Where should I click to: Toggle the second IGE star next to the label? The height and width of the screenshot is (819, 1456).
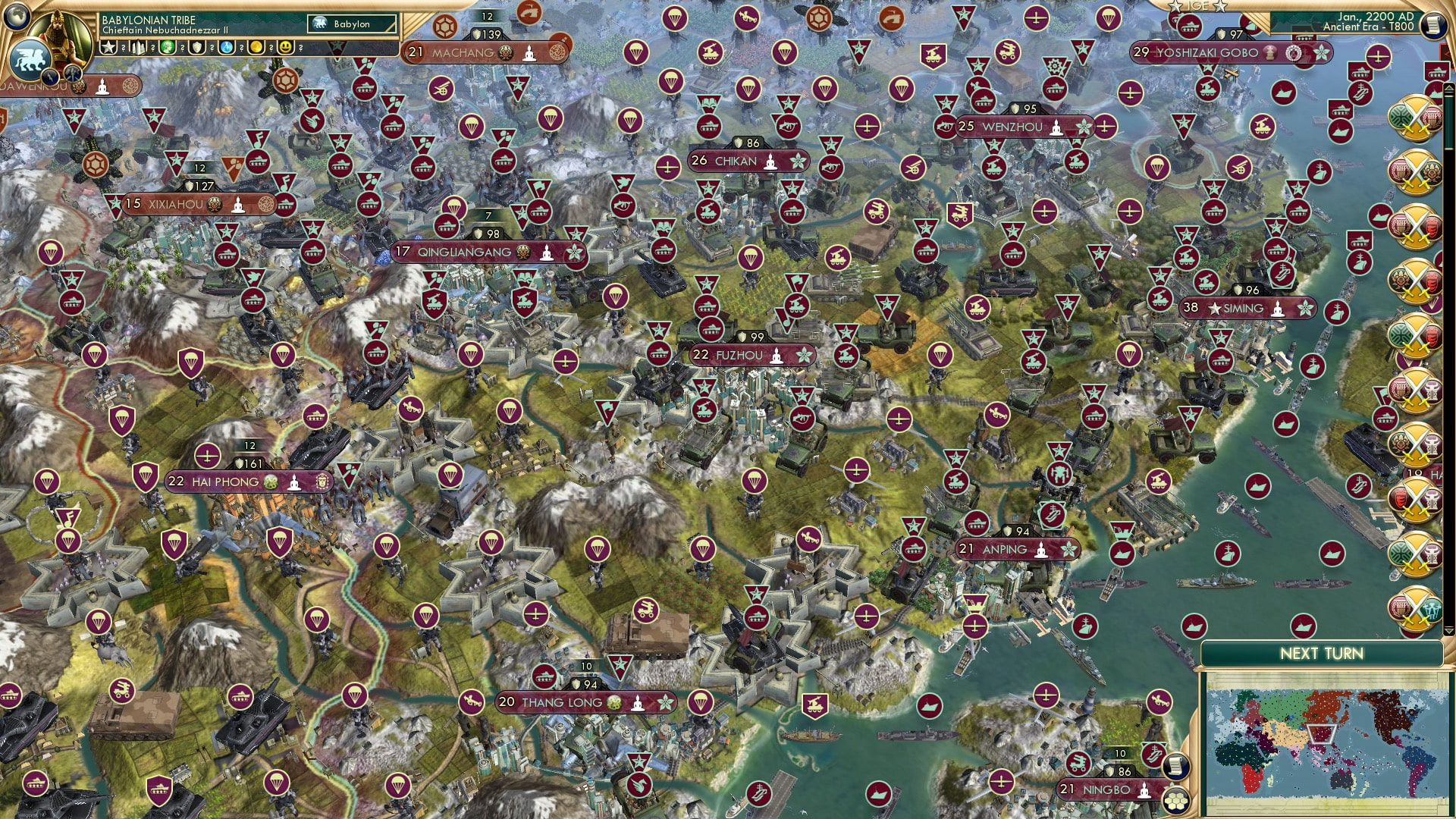coord(1219,7)
